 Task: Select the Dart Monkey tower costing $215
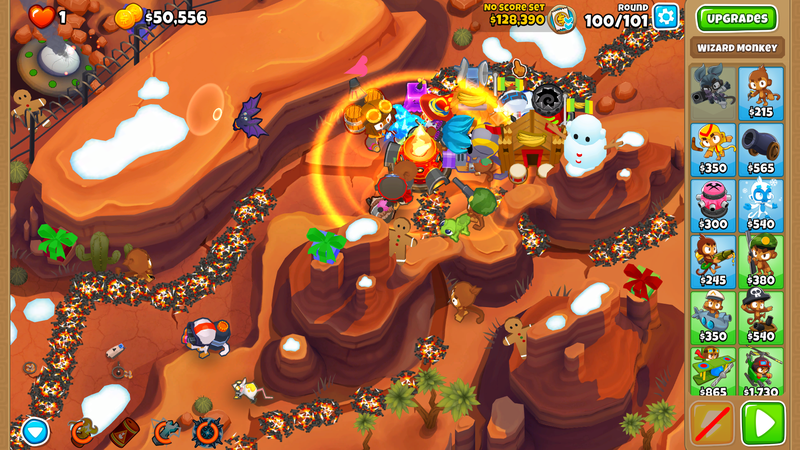coord(760,93)
